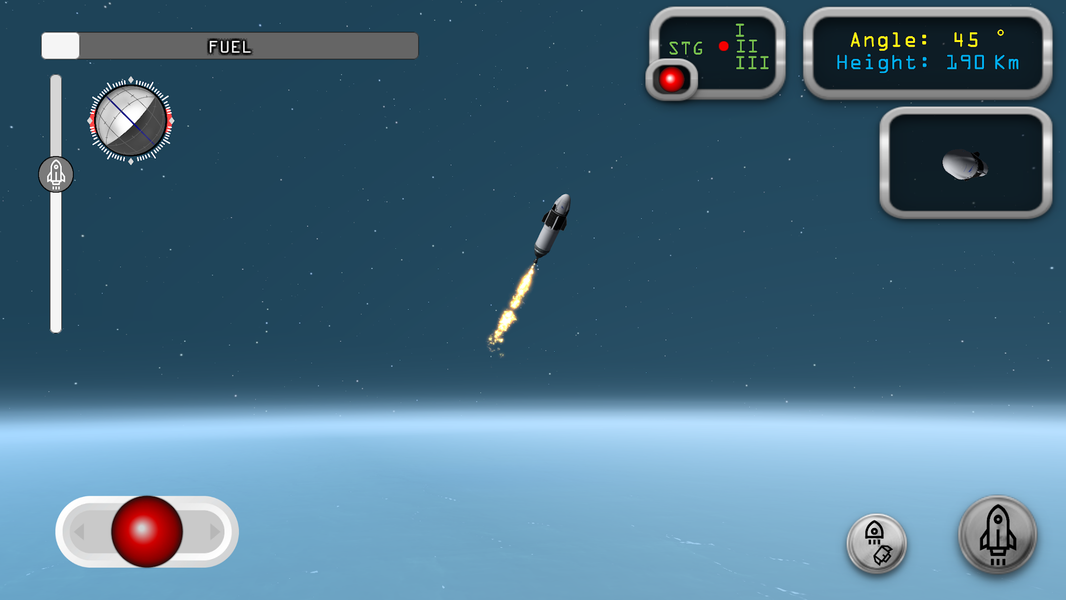
Task: Hit the red stage button
Action: [672, 79]
